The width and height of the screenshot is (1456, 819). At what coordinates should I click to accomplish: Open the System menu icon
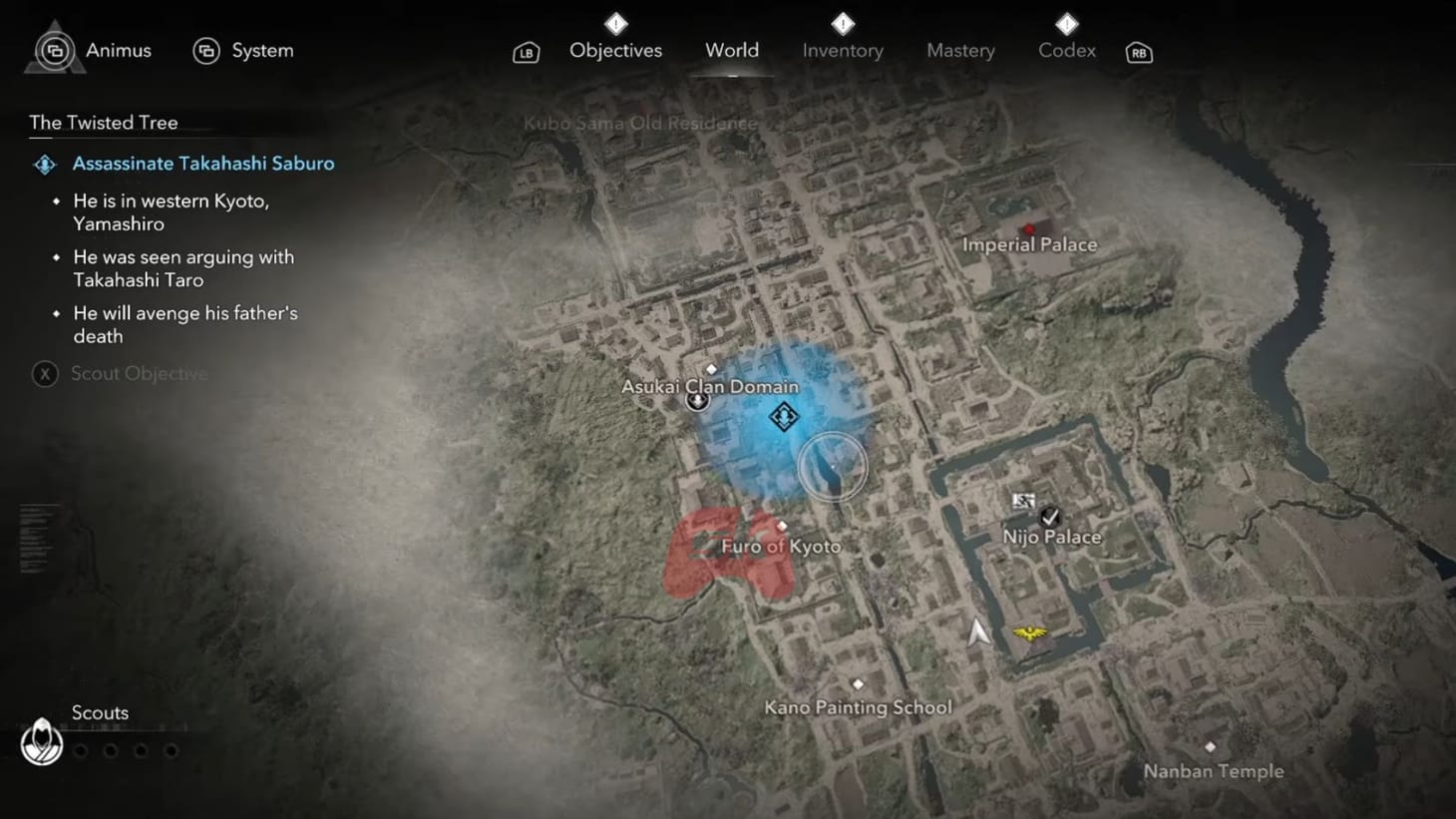coord(207,50)
